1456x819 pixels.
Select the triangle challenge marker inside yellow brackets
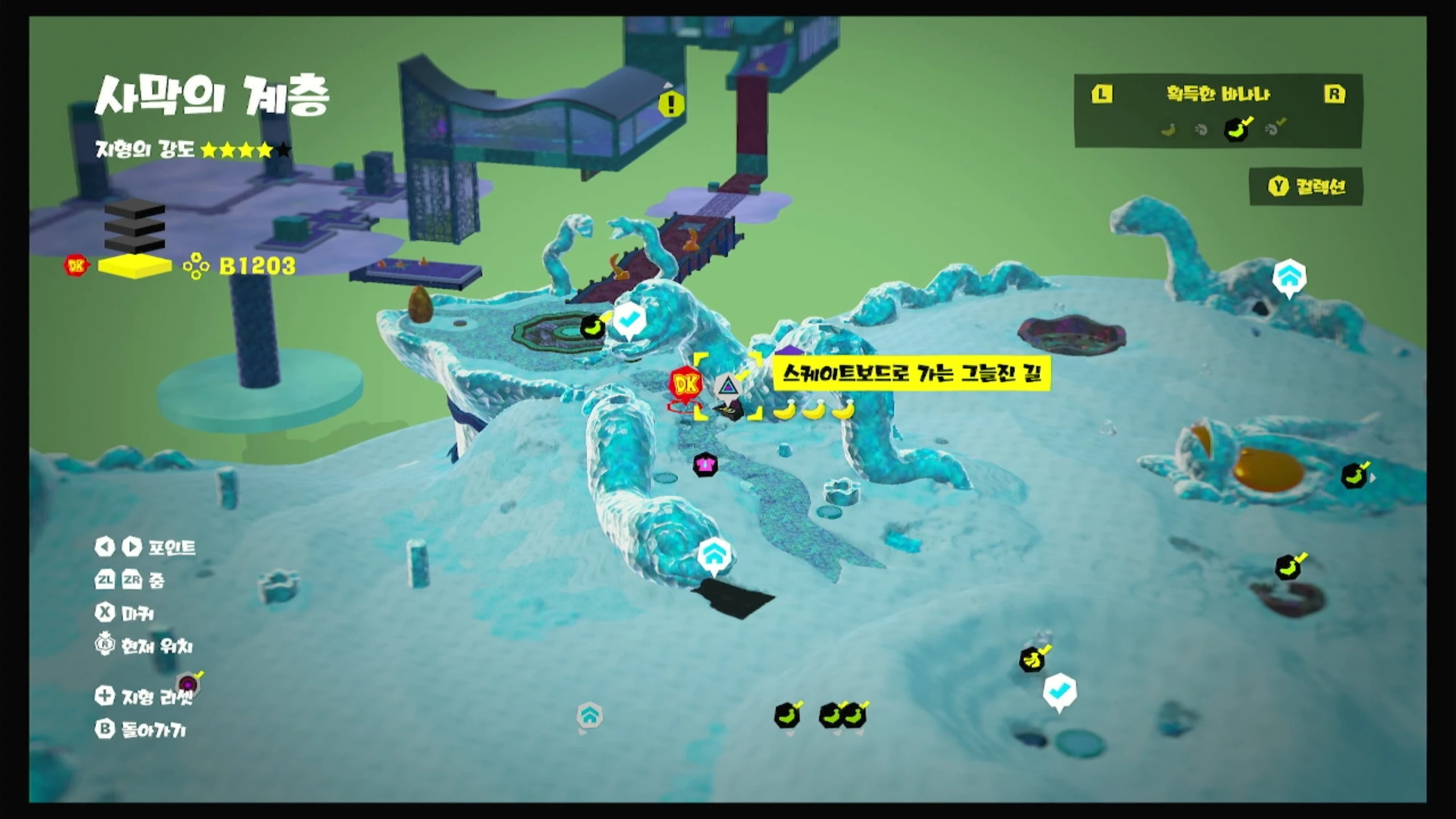(727, 386)
